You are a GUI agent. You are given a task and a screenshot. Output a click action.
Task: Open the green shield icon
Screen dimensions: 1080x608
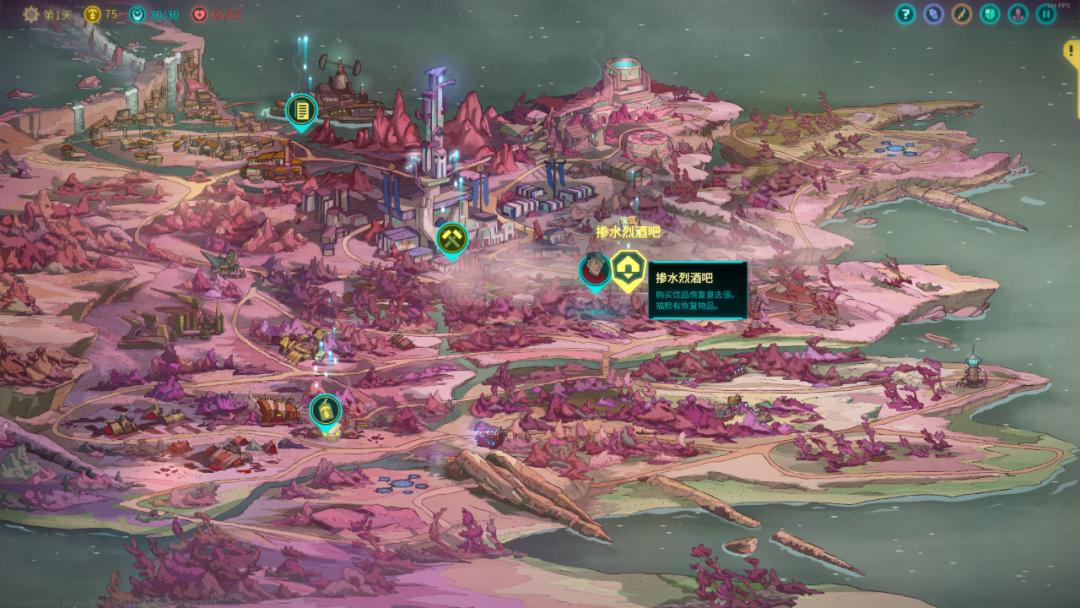tap(990, 14)
